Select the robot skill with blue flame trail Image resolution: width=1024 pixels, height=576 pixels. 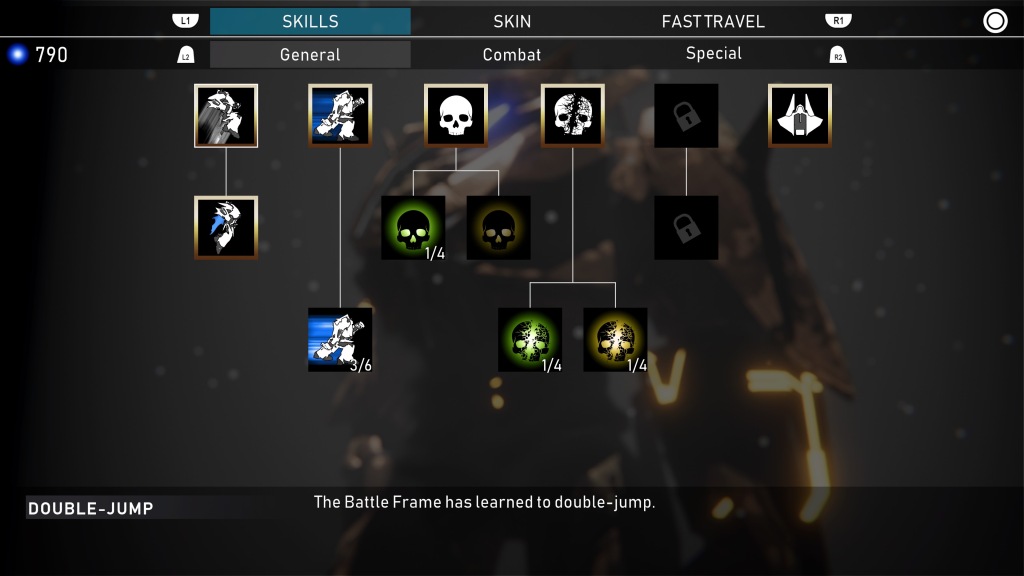pyautogui.click(x=226, y=228)
